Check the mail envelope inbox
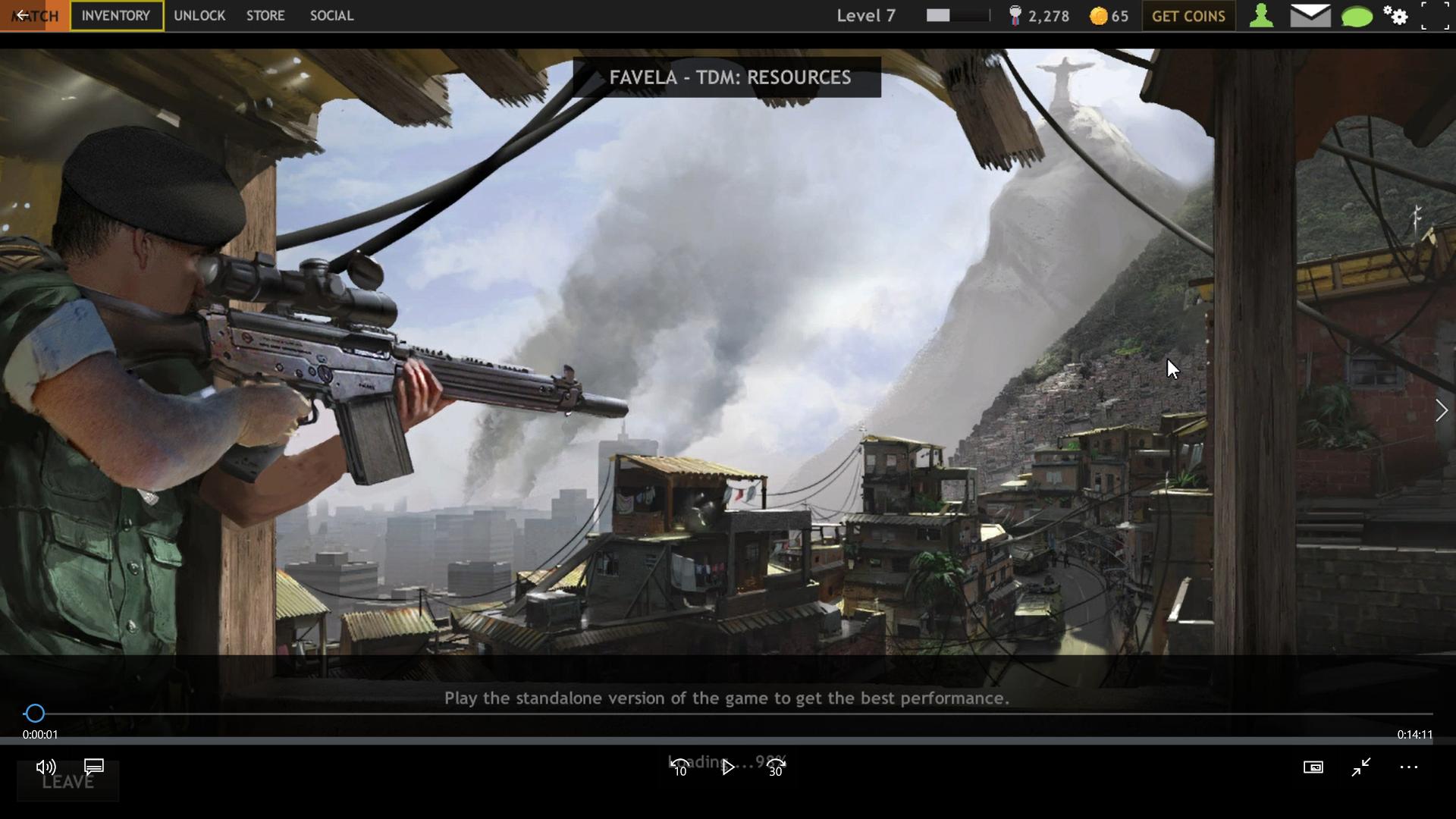Image resolution: width=1456 pixels, height=819 pixels. 1310,16
